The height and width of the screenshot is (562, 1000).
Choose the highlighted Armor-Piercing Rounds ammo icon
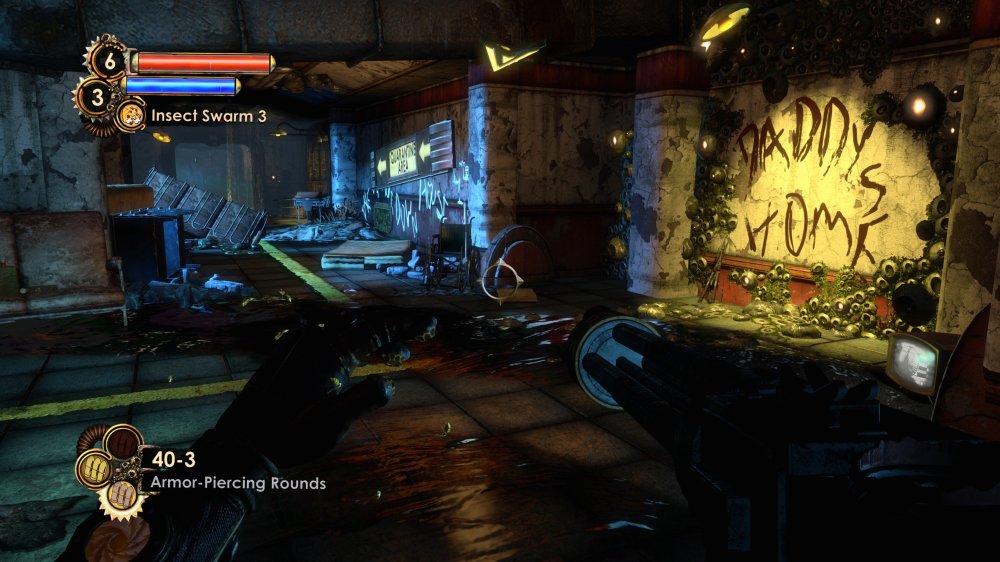point(122,491)
